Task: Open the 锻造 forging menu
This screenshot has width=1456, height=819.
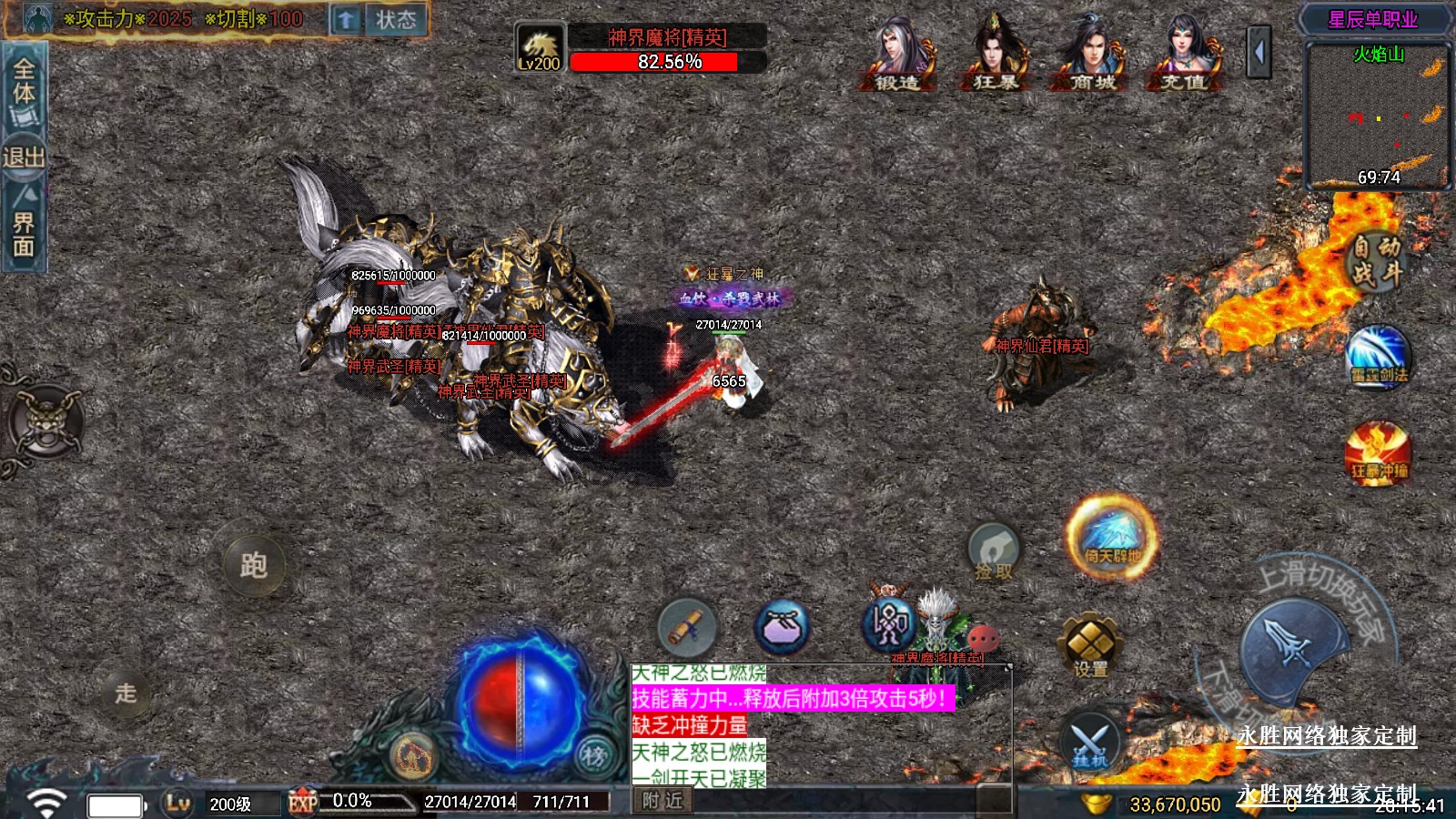Action: [897, 53]
